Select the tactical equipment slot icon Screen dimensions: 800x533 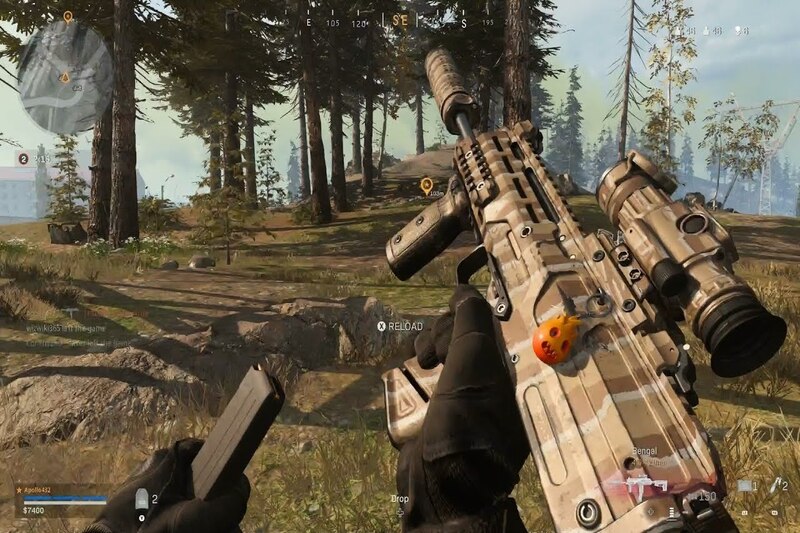[745, 486]
